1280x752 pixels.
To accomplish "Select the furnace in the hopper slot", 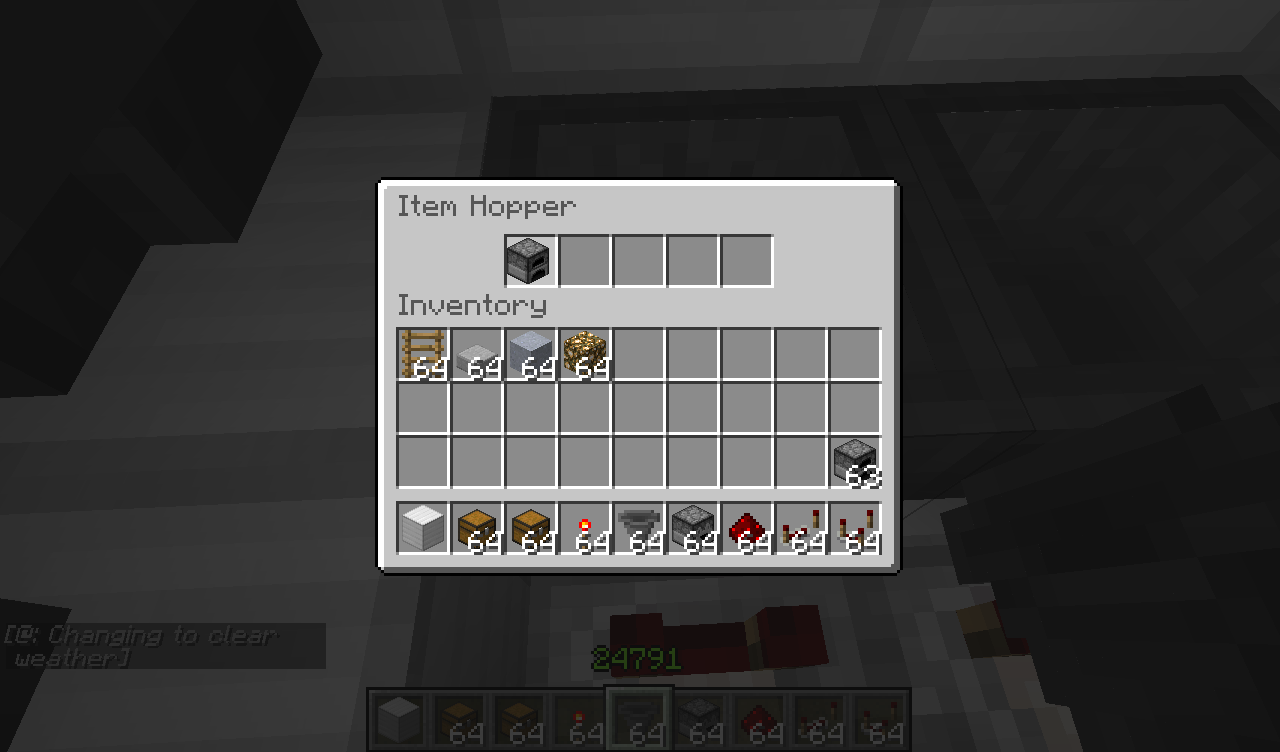I will [x=529, y=259].
